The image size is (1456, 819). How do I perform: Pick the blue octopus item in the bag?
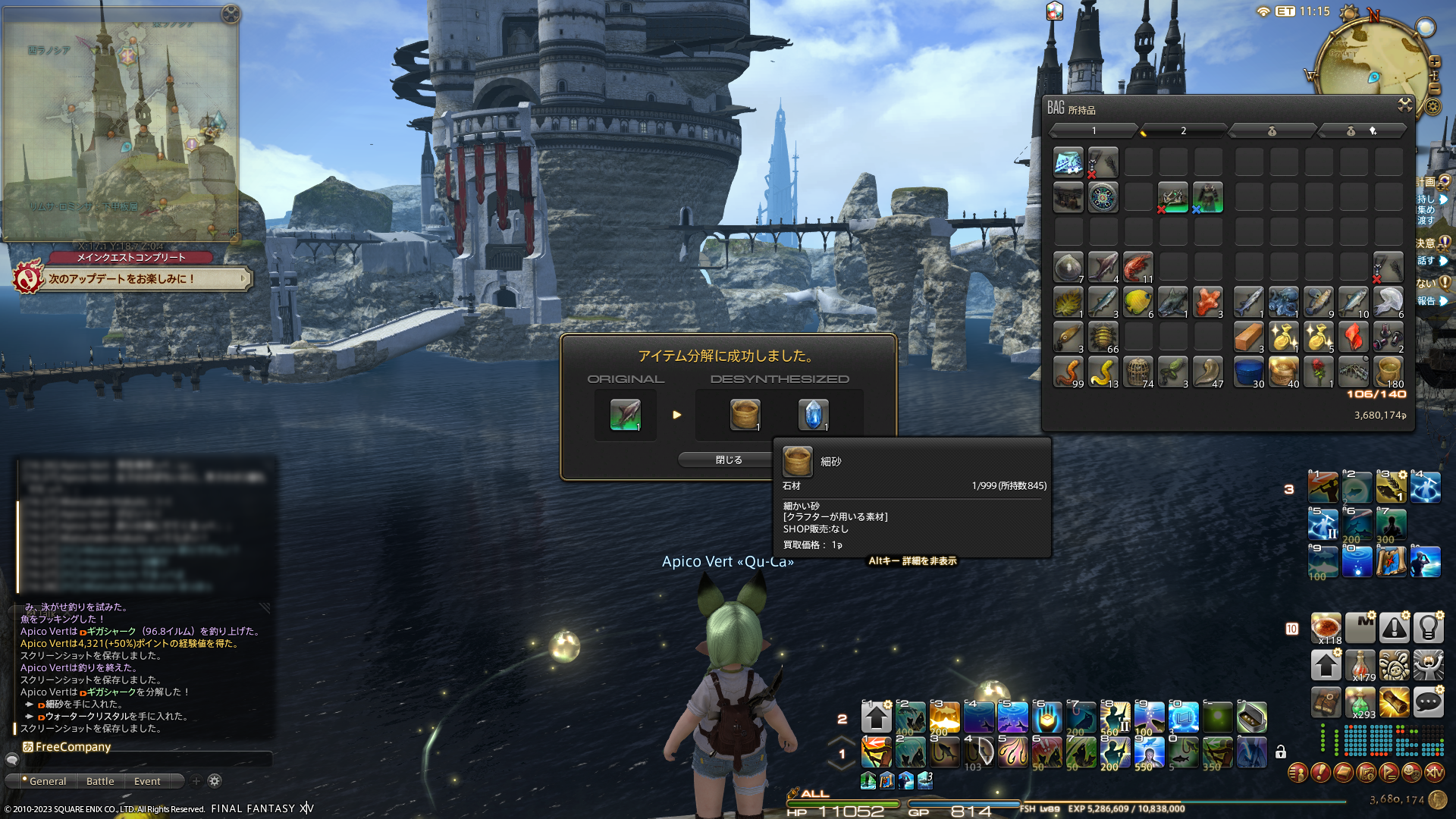[1283, 302]
